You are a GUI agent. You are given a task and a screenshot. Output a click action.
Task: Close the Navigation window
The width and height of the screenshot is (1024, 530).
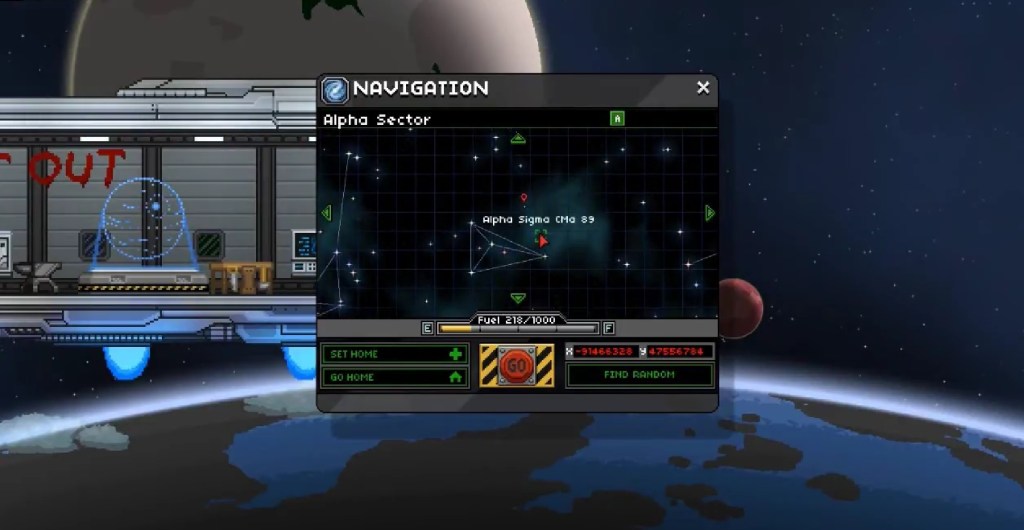(703, 88)
